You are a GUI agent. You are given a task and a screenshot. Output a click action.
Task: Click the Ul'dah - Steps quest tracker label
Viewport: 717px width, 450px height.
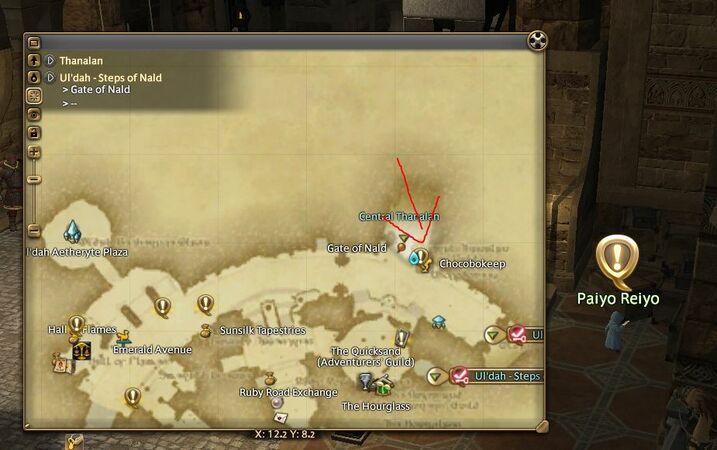point(506,376)
